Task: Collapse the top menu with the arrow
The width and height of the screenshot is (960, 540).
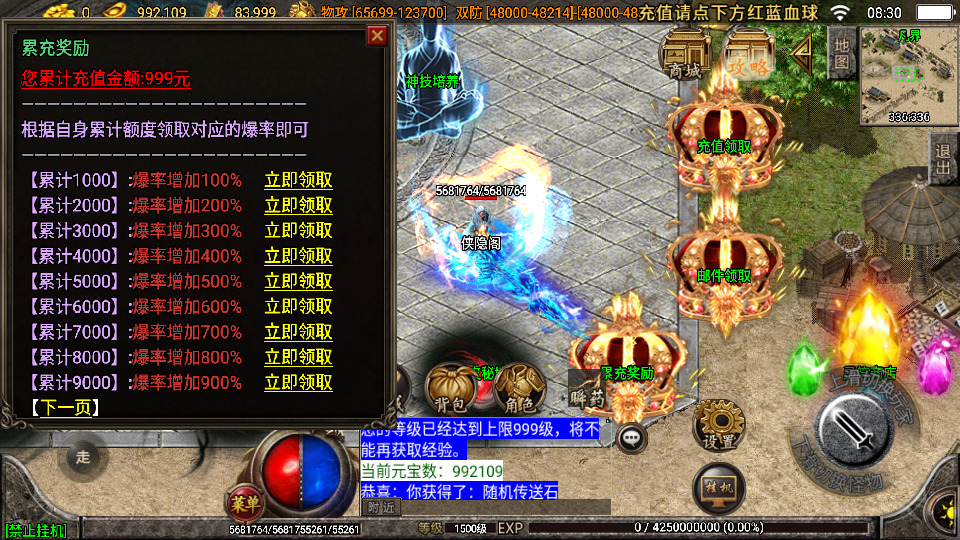Action: point(801,53)
